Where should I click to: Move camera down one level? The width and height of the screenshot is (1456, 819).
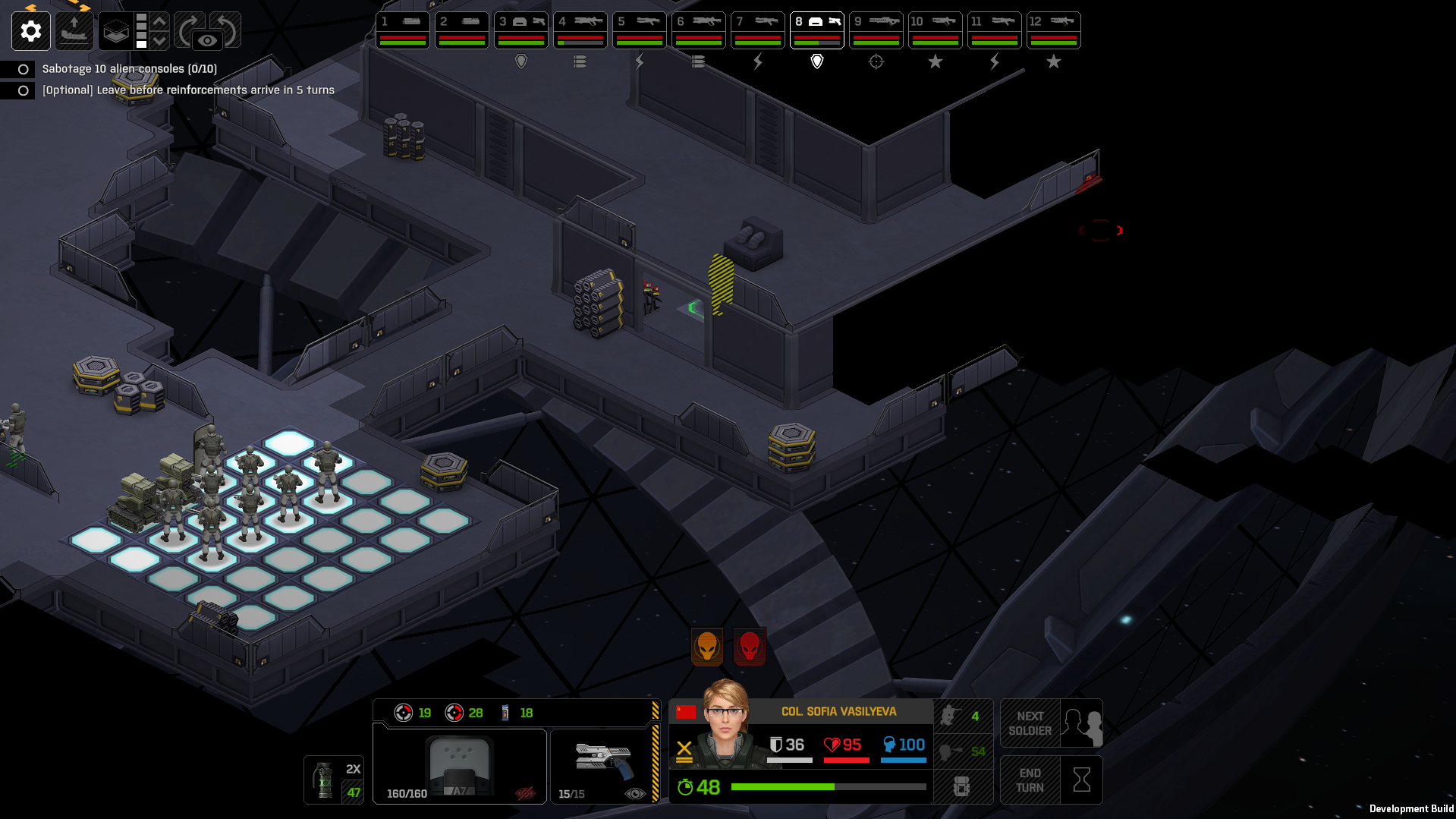tap(160, 41)
